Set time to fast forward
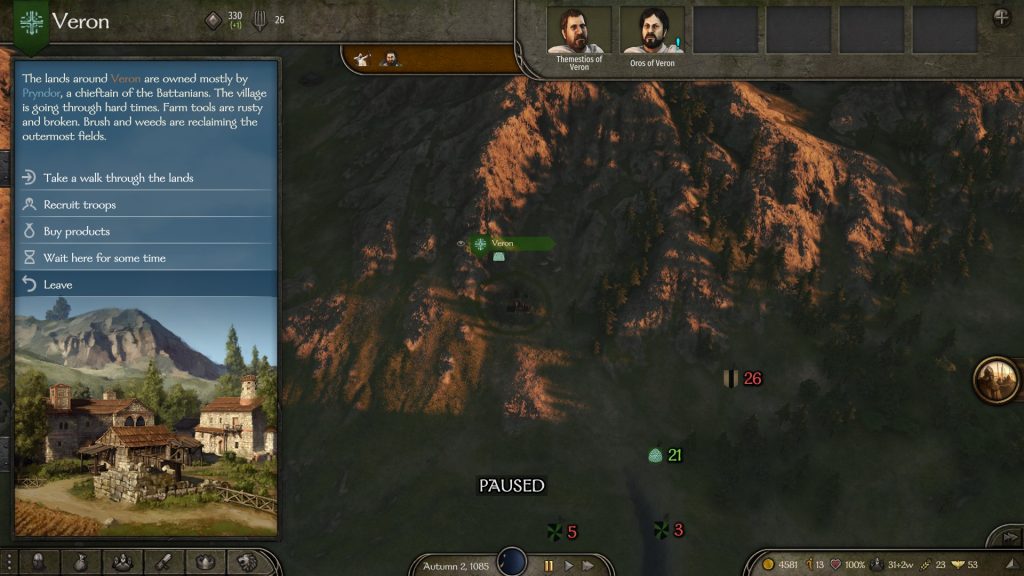1024x576 pixels. pyautogui.click(x=588, y=565)
